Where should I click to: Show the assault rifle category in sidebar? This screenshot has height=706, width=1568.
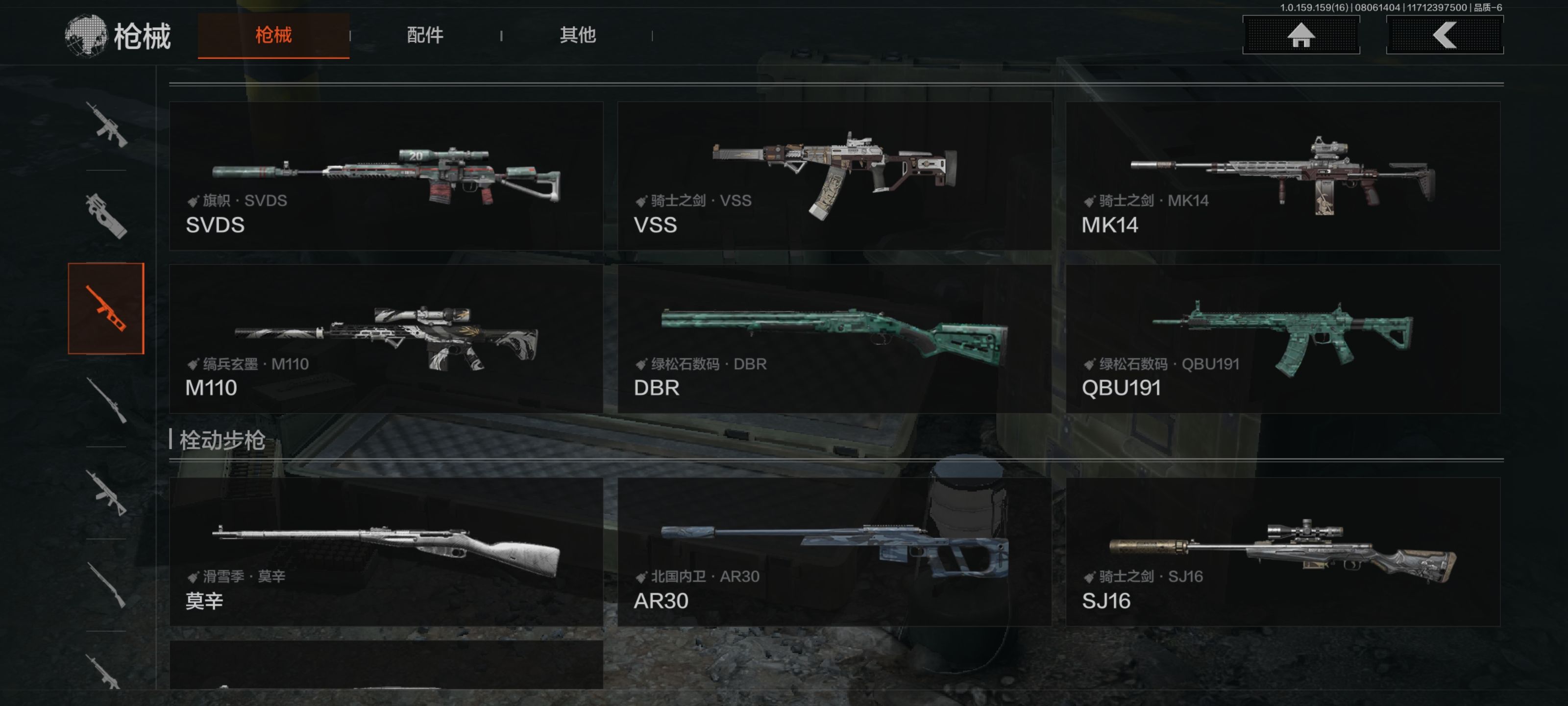click(106, 125)
